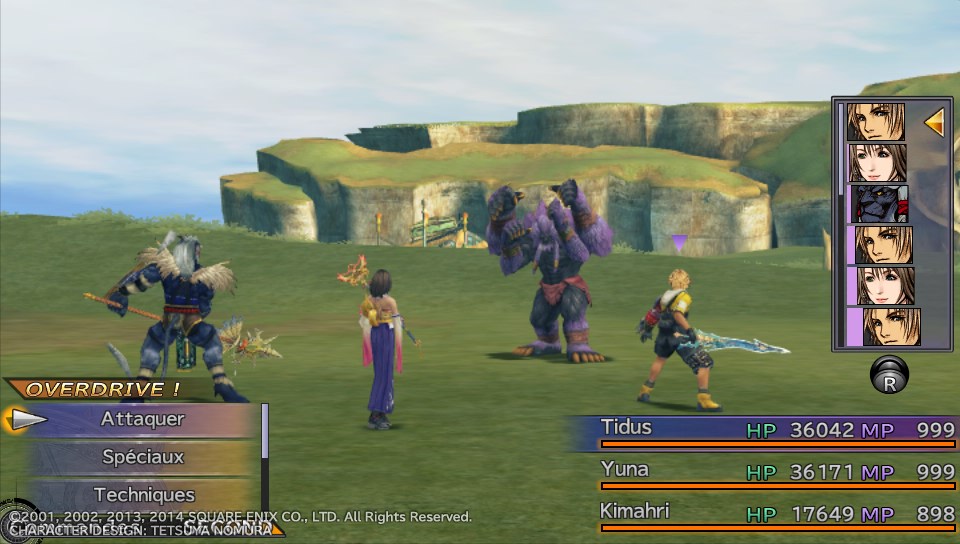Click the orange arrow beside the turn list
Image resolution: width=960 pixels, height=544 pixels.
pos(934,123)
